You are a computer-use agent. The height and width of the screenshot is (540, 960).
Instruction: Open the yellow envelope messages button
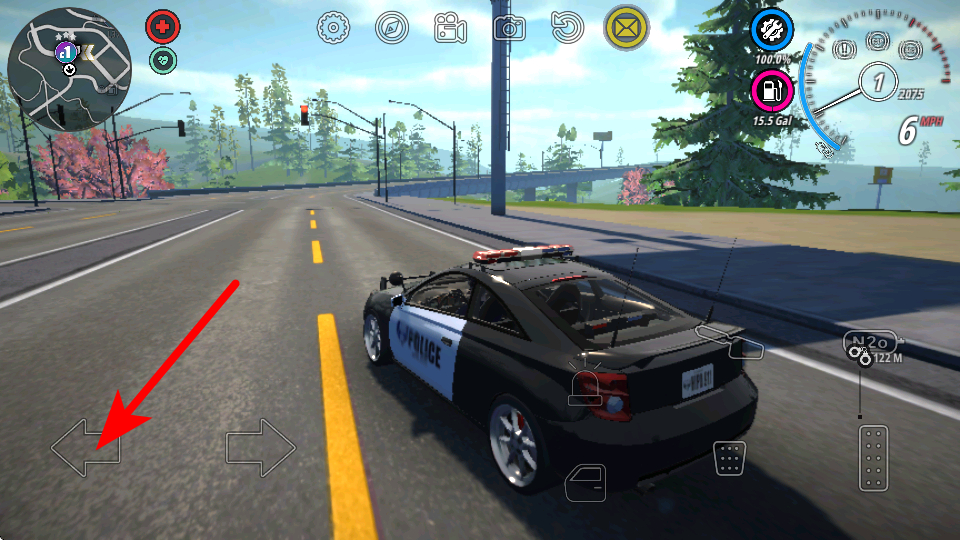626,28
